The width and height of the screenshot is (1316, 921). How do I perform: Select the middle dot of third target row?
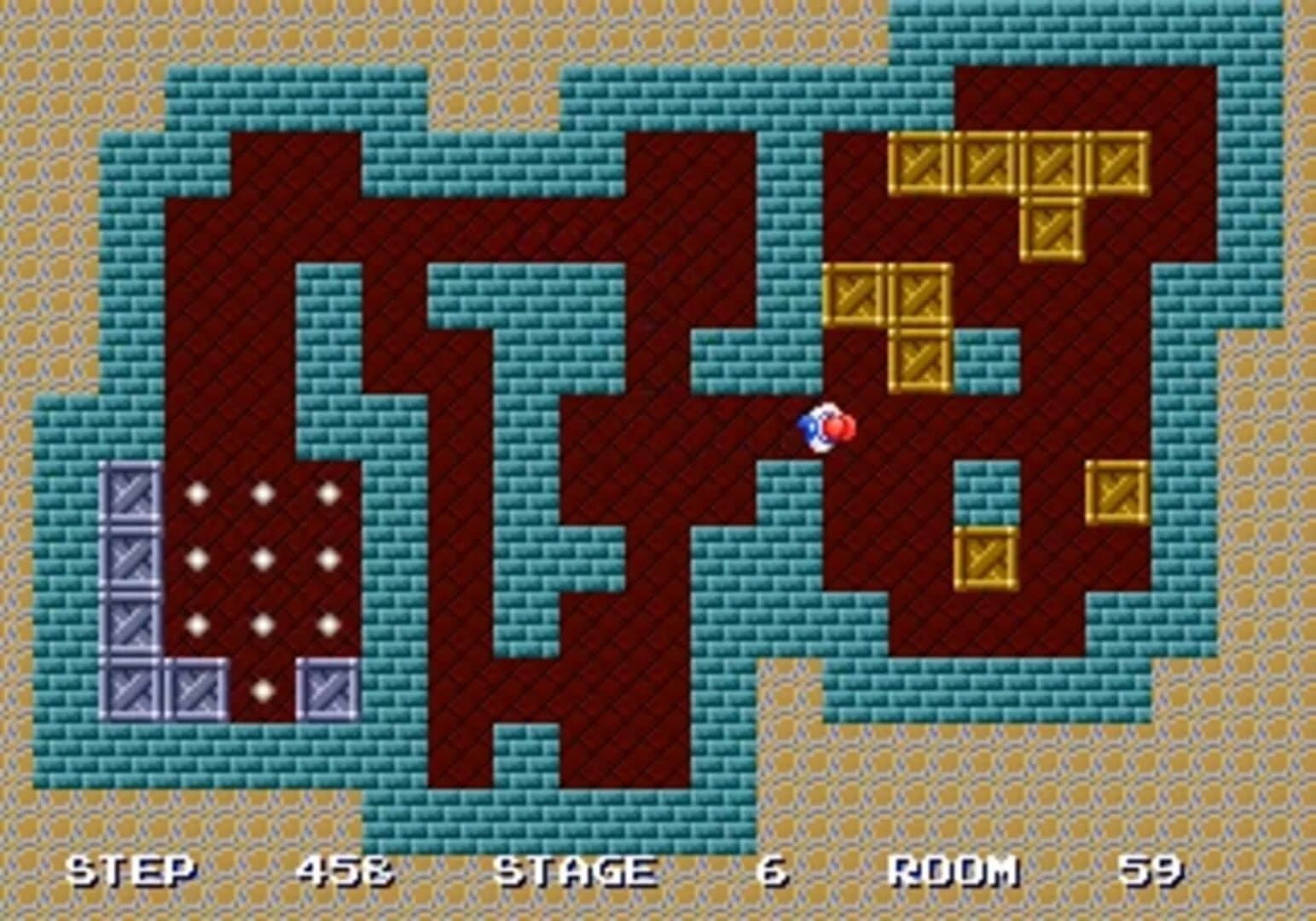point(263,623)
